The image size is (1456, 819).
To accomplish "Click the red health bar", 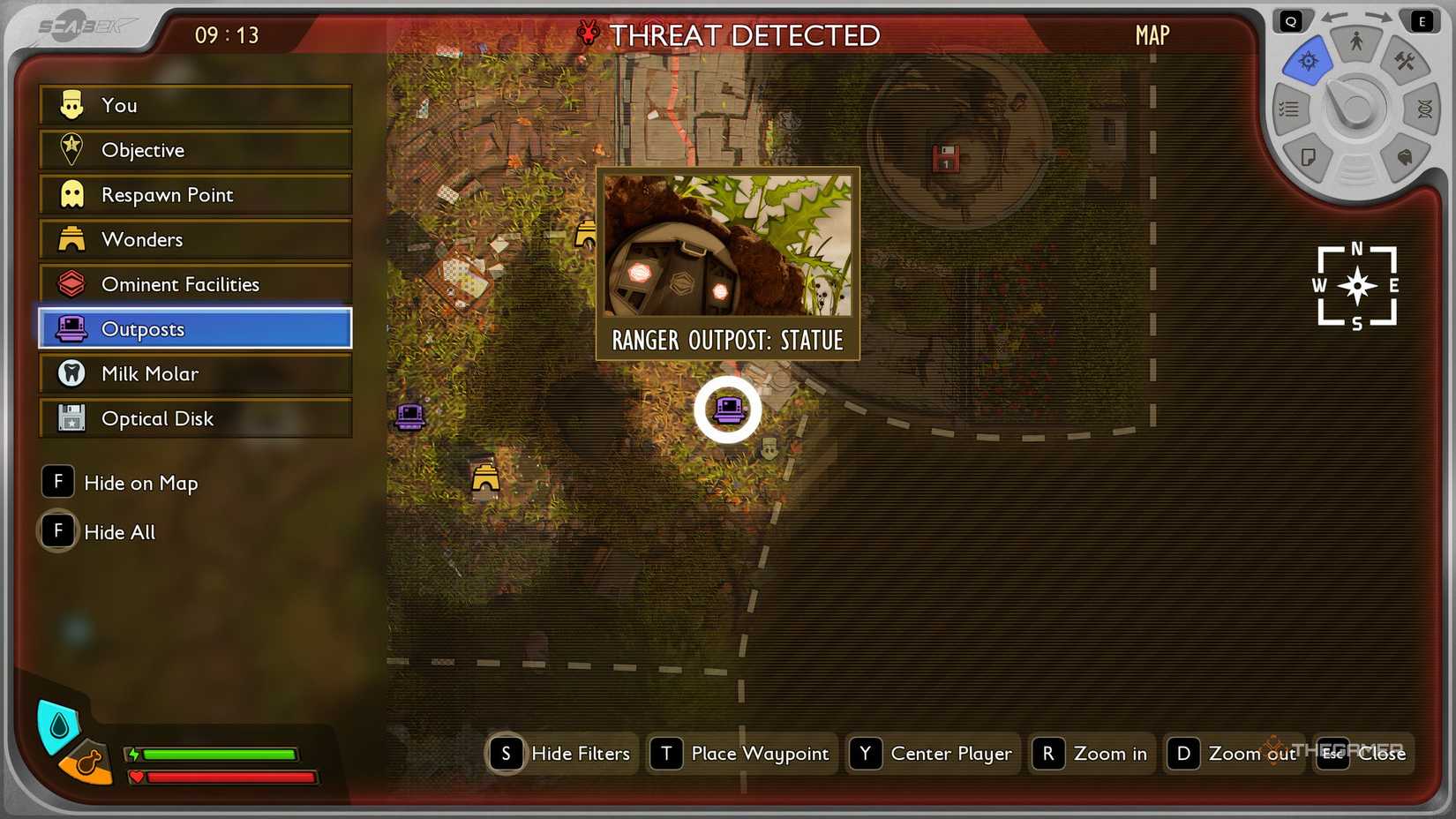I will pos(225,778).
